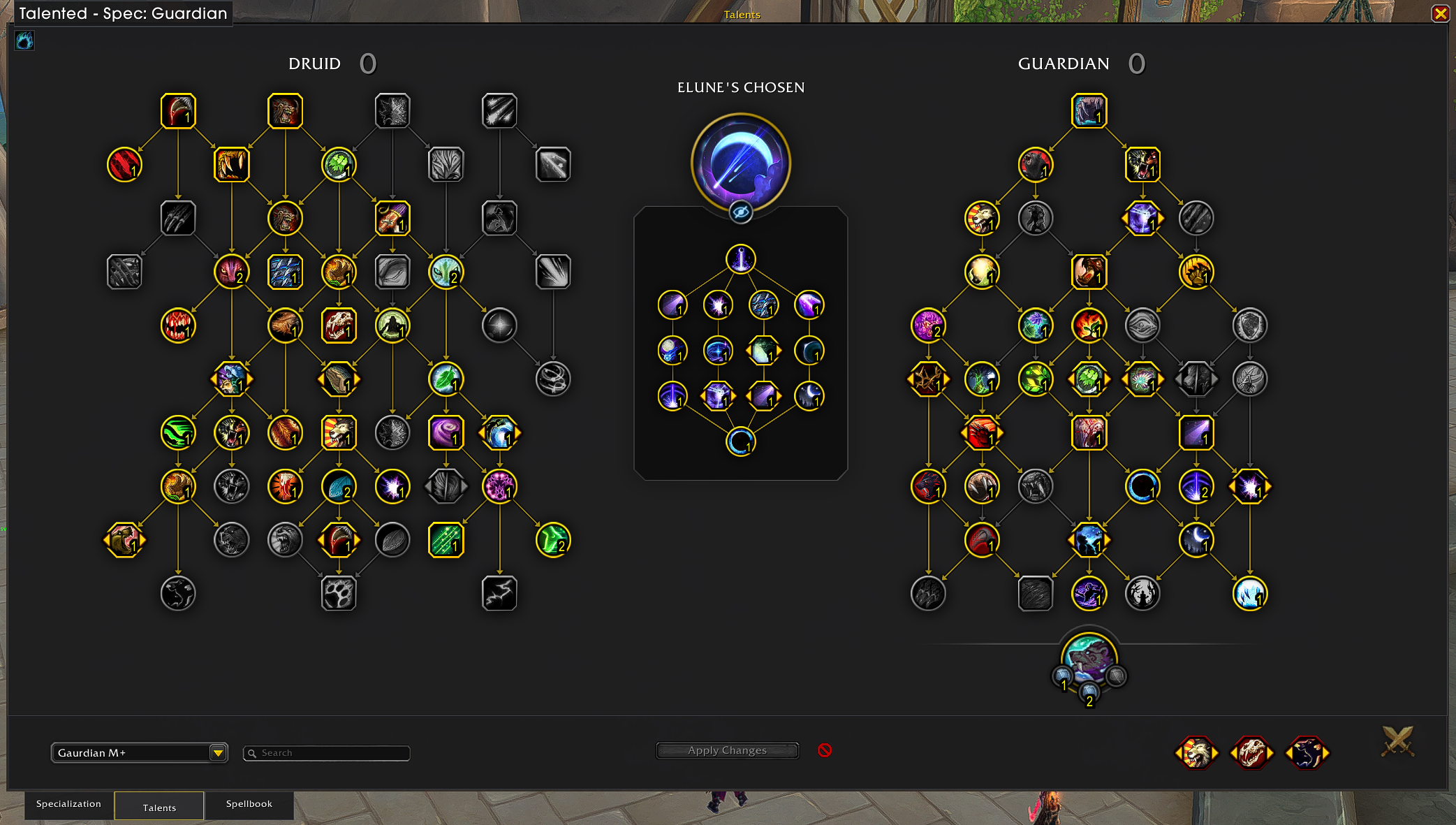Choose the top Guardian tree talent node
1456x825 pixels.
pyautogui.click(x=1089, y=111)
